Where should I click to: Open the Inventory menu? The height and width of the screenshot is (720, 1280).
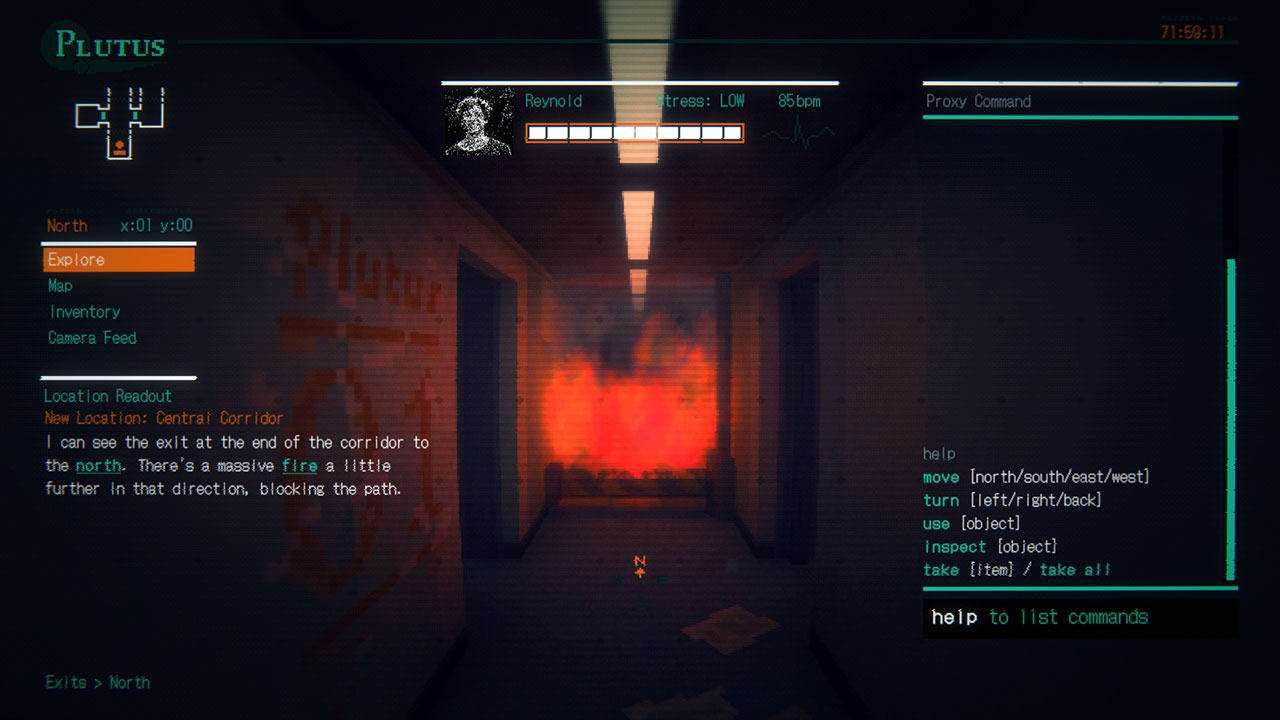coord(84,312)
